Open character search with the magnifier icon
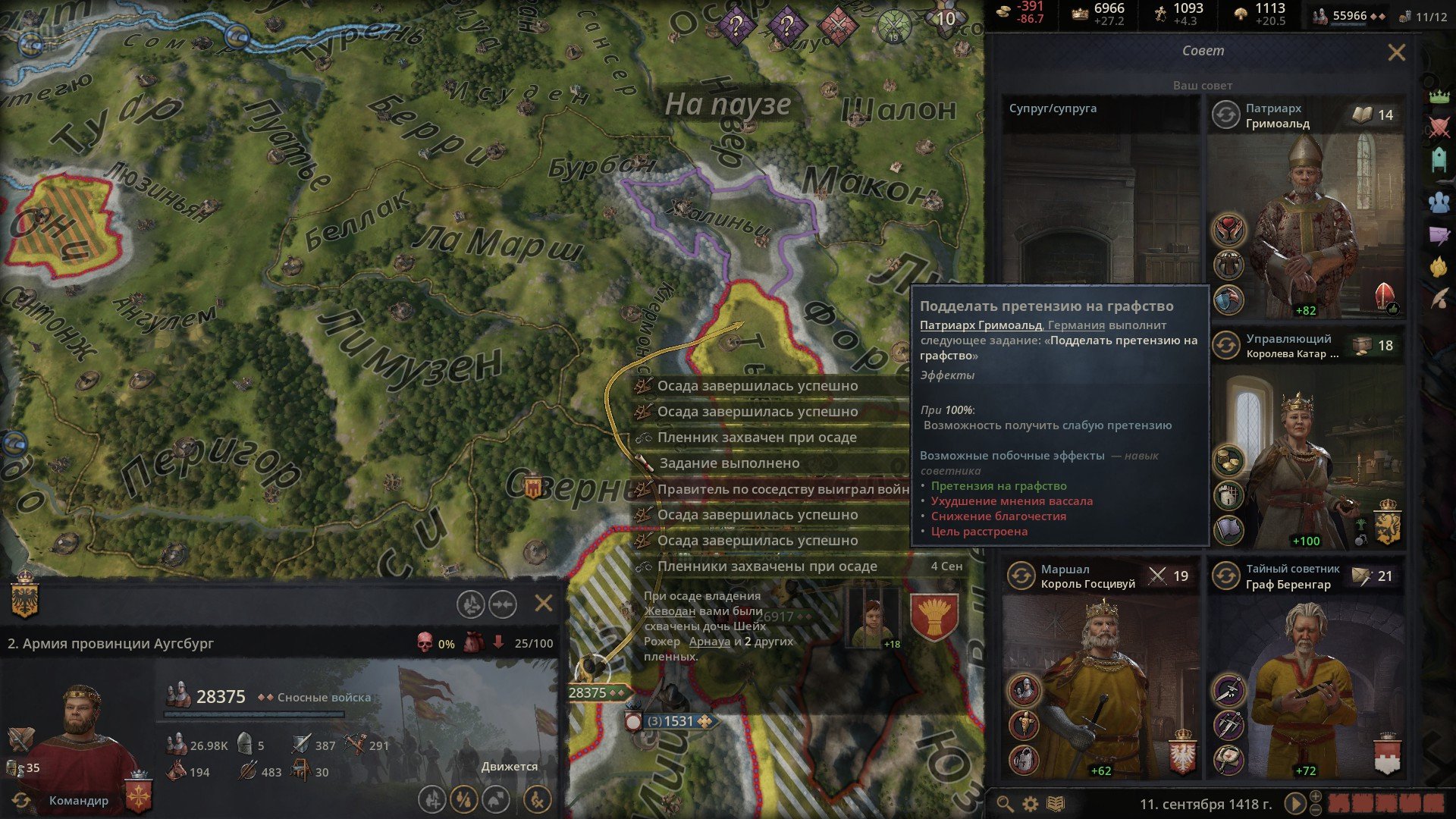This screenshot has height=819, width=1456. pos(1006,804)
